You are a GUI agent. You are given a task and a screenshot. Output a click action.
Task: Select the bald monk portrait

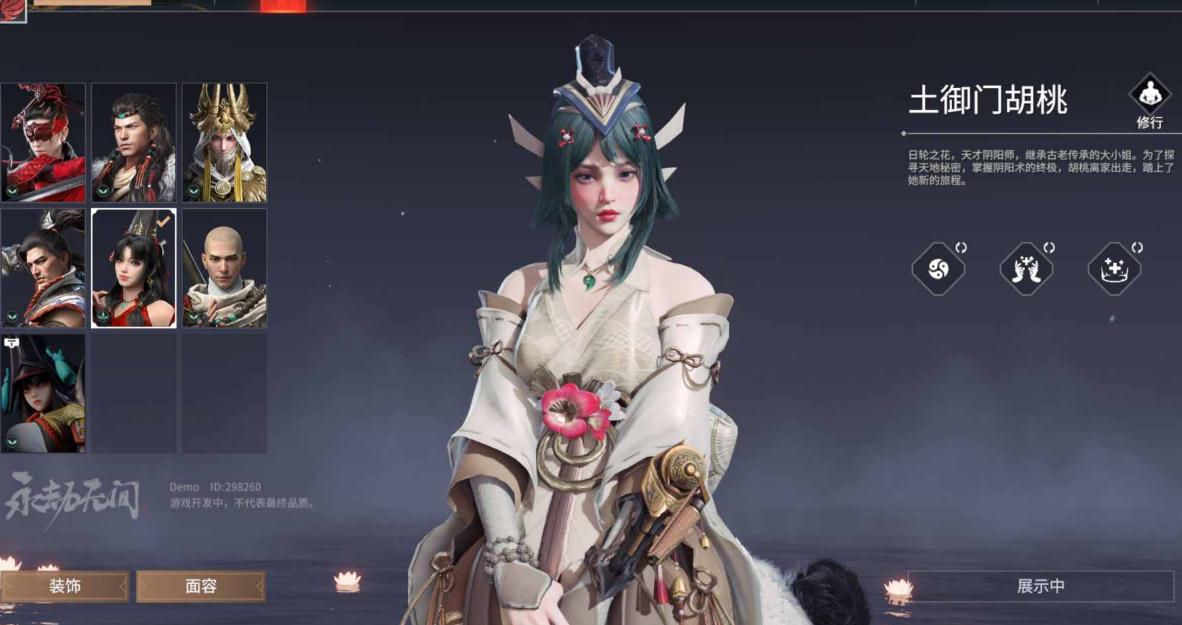click(x=224, y=268)
